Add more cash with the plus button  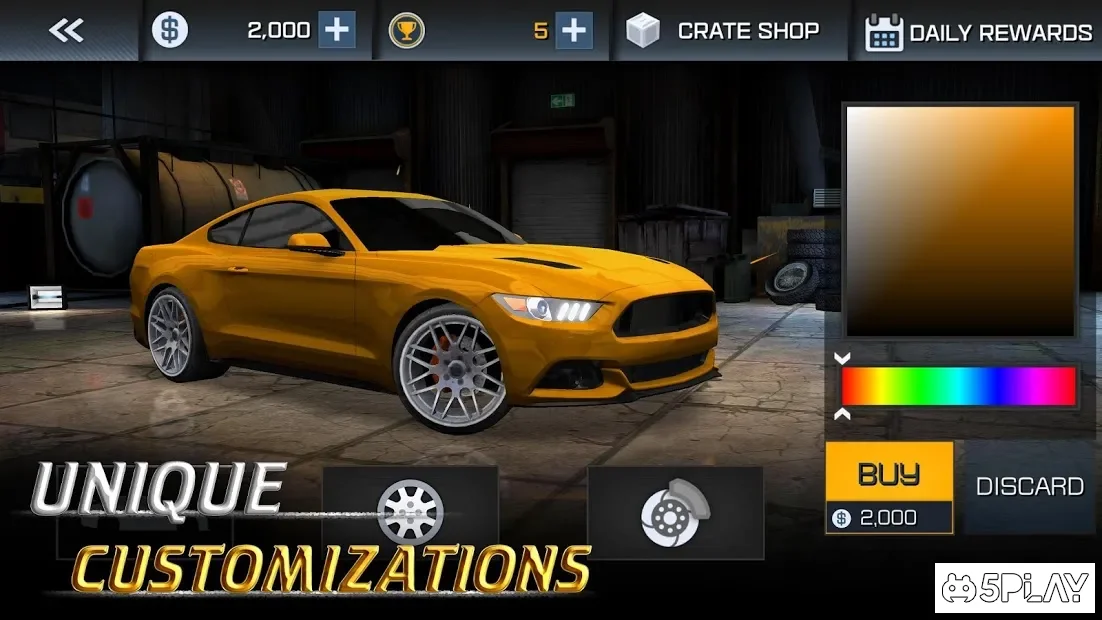tap(337, 31)
